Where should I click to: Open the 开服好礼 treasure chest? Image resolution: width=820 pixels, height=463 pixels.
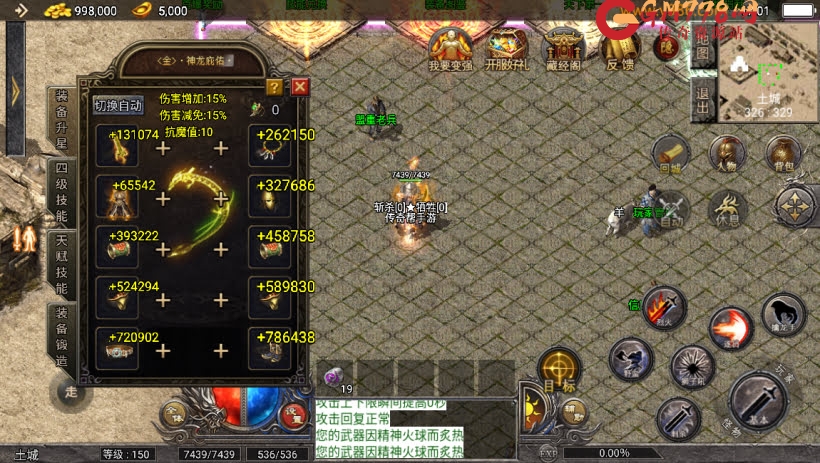(x=506, y=50)
